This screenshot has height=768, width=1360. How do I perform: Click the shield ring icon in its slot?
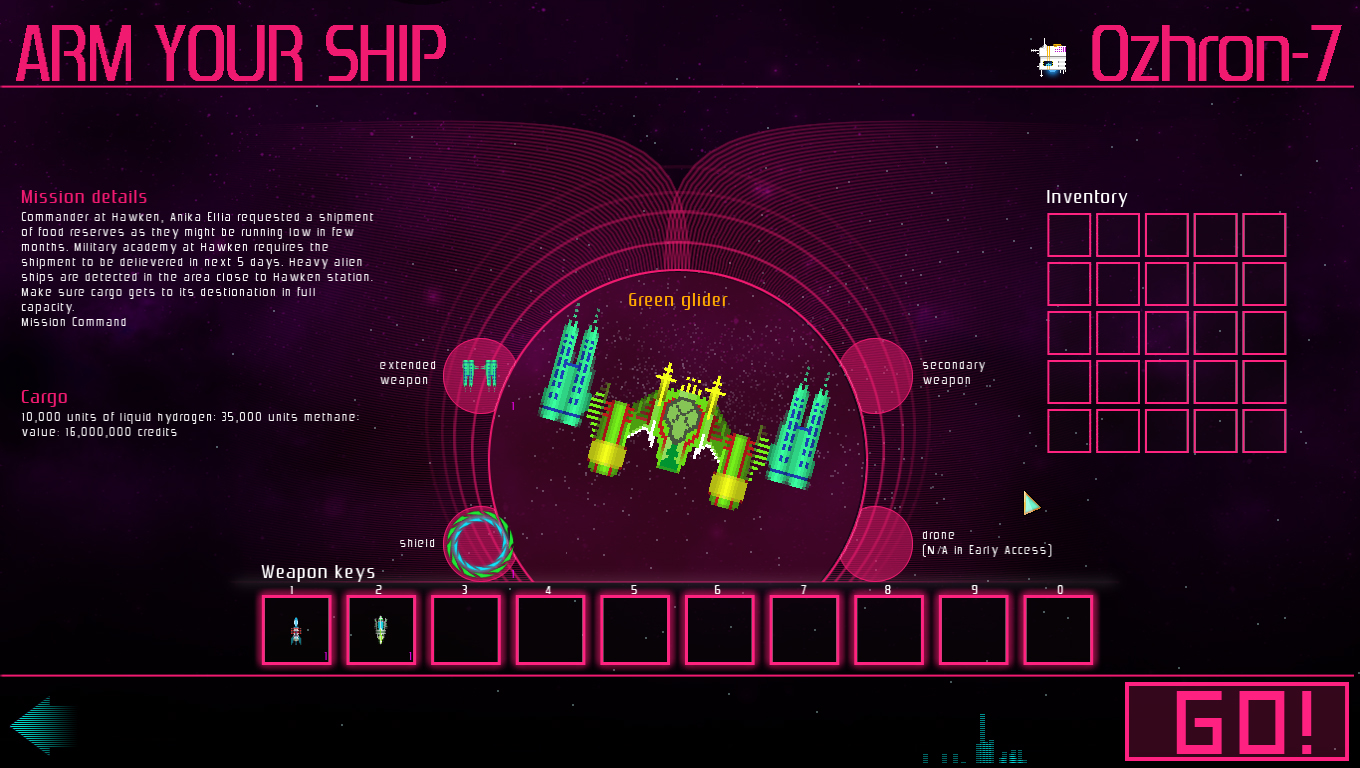pos(481,543)
